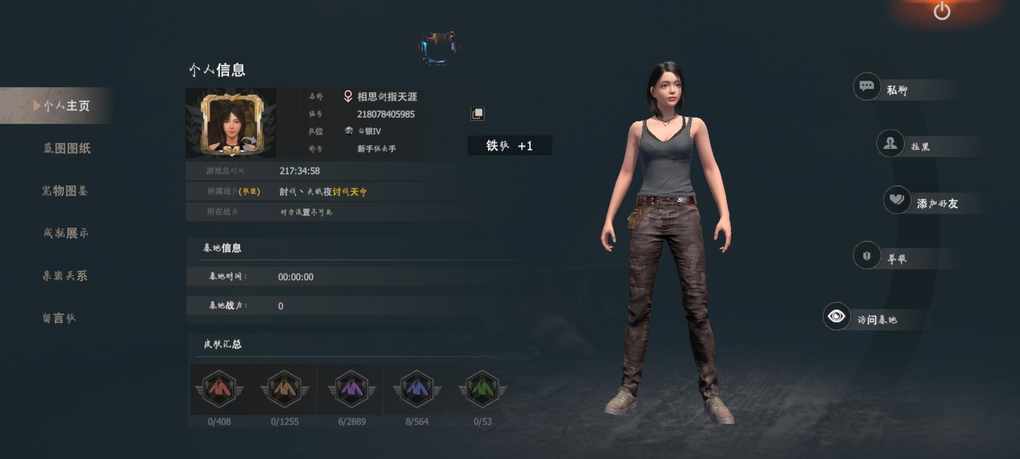Choose the purple outfit skin icon
This screenshot has height=459, width=1020.
(350, 388)
